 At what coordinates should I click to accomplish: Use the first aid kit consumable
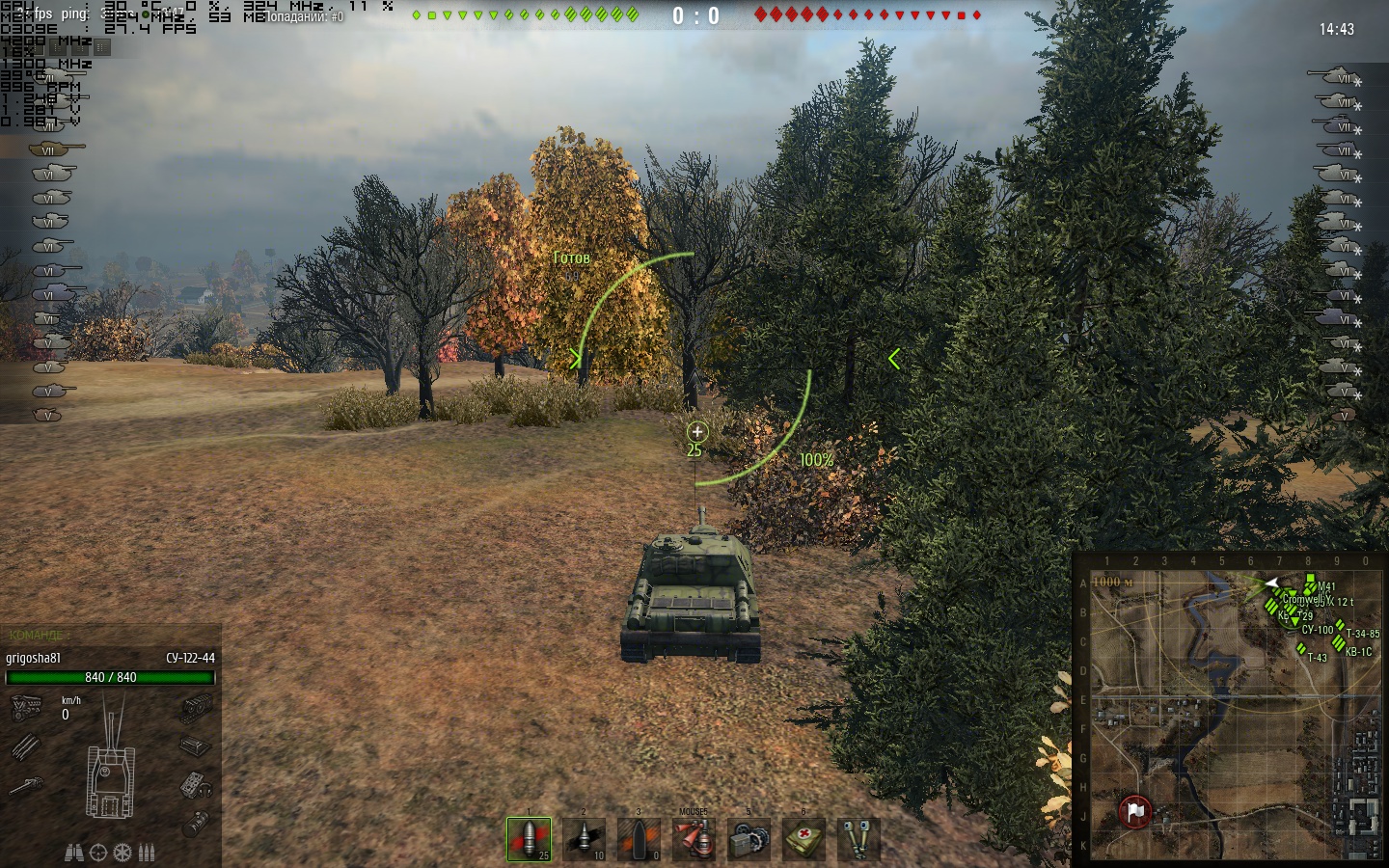pyautogui.click(x=803, y=838)
